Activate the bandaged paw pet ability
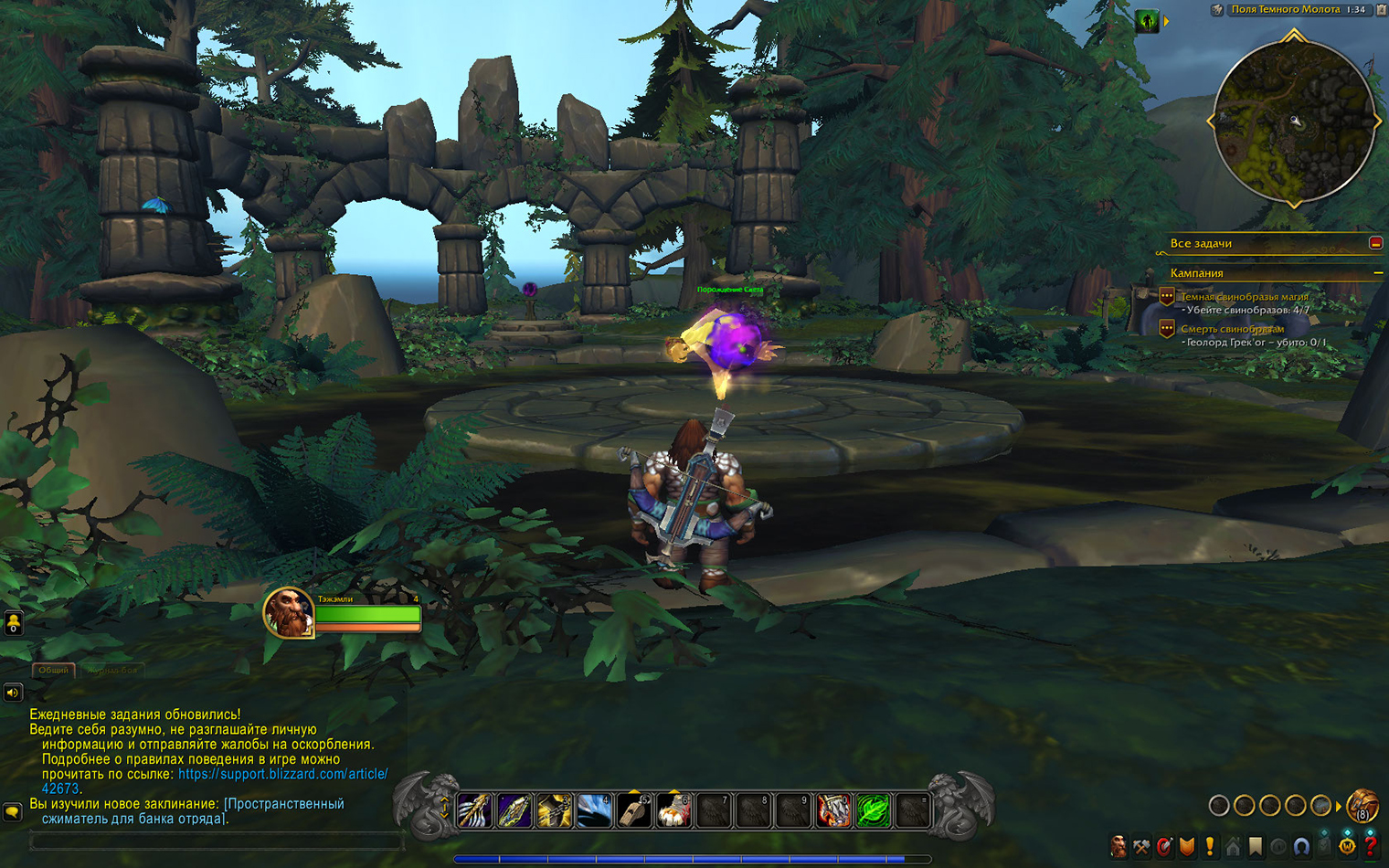 pos(674,810)
